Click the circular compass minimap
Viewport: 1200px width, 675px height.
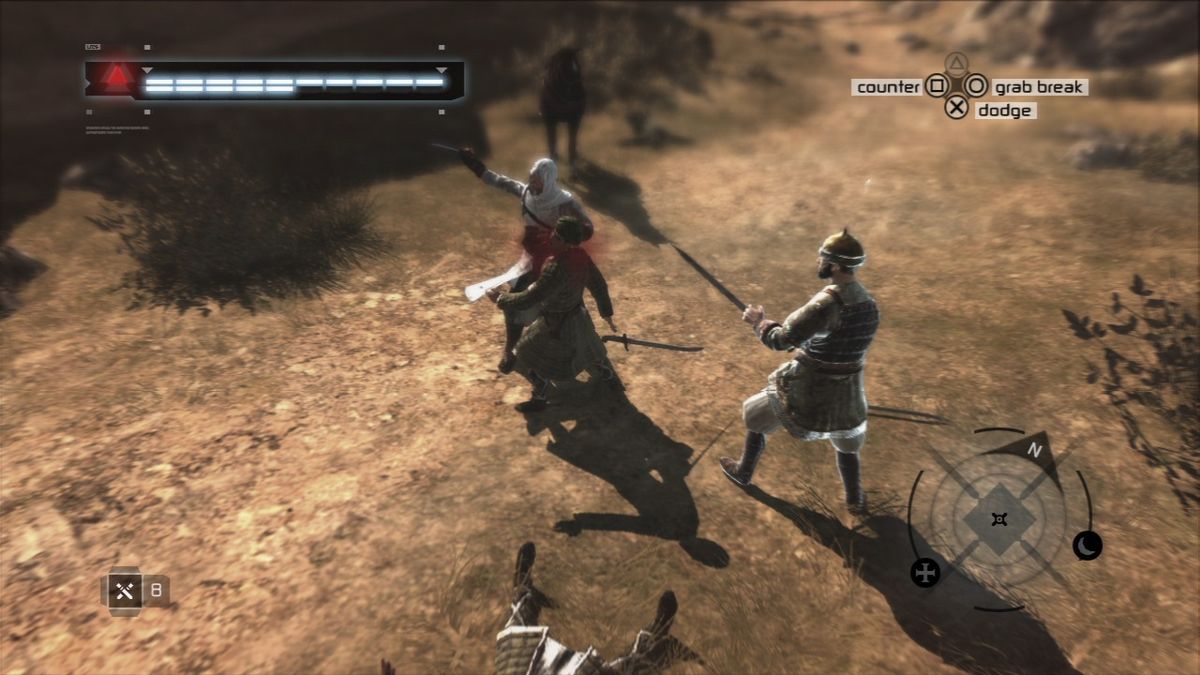click(999, 519)
